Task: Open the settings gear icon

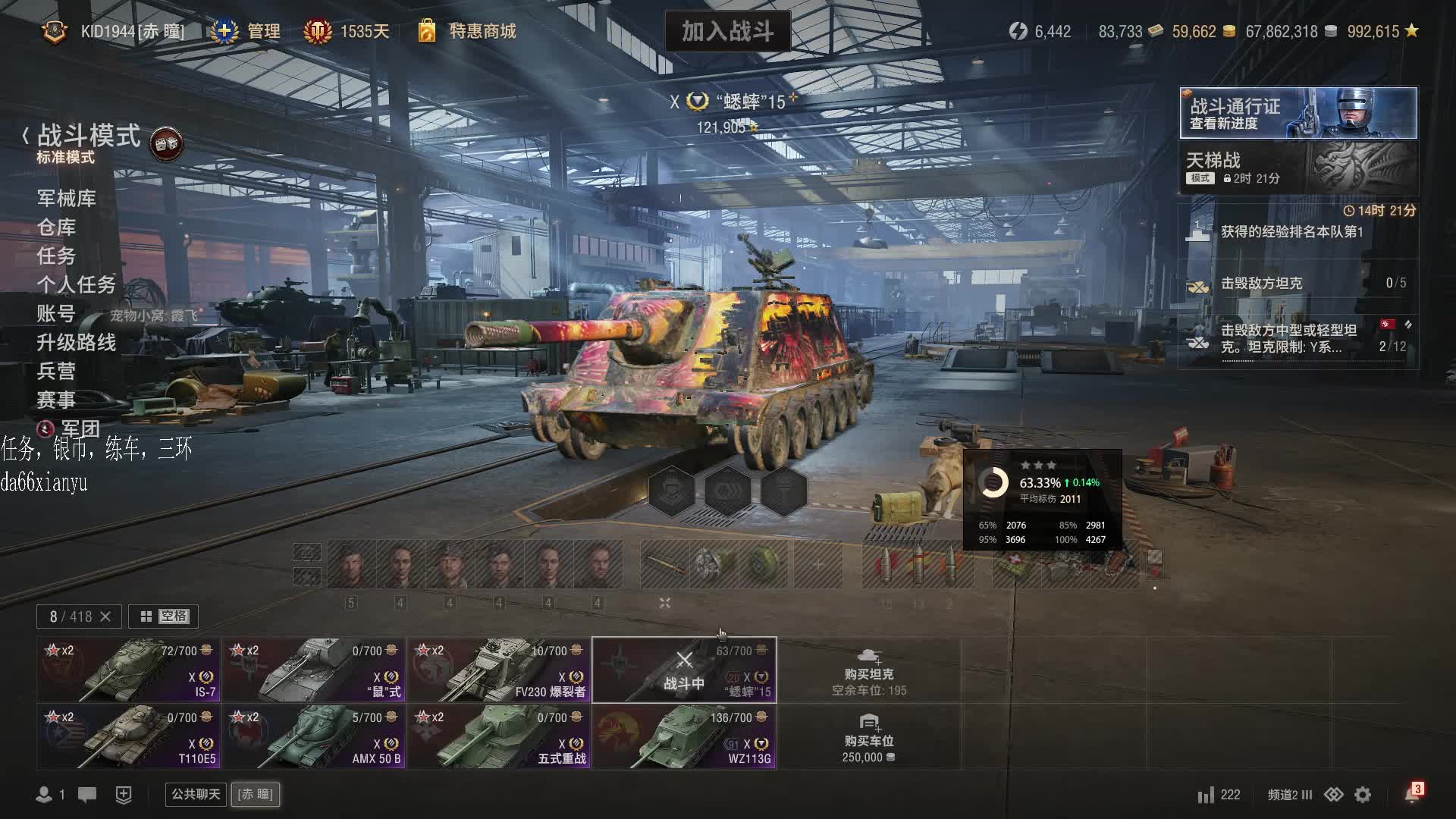Action: tap(1363, 795)
